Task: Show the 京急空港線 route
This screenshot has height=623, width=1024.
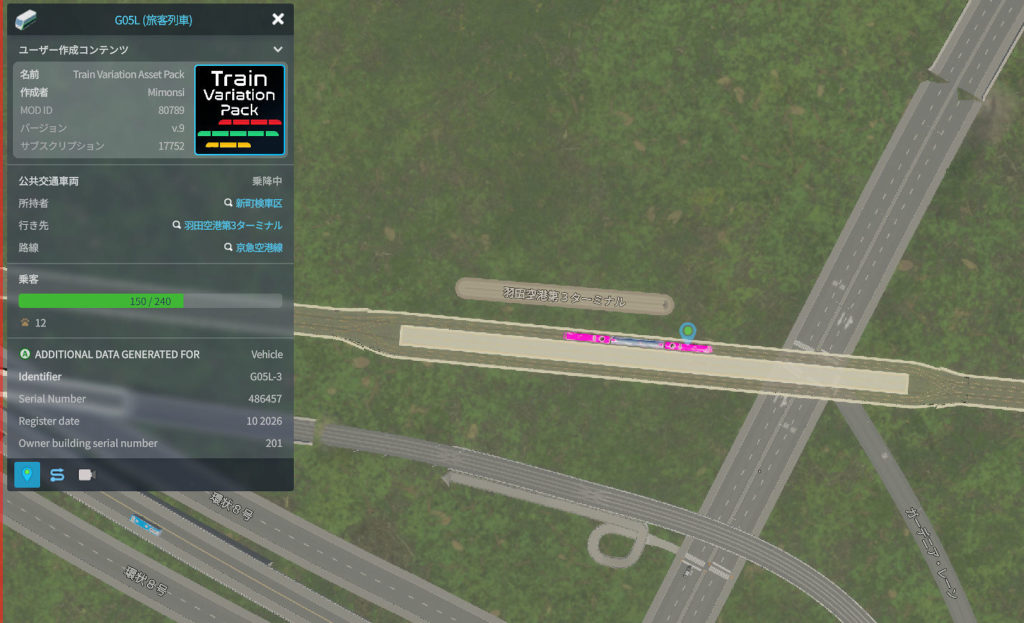Action: pos(258,247)
